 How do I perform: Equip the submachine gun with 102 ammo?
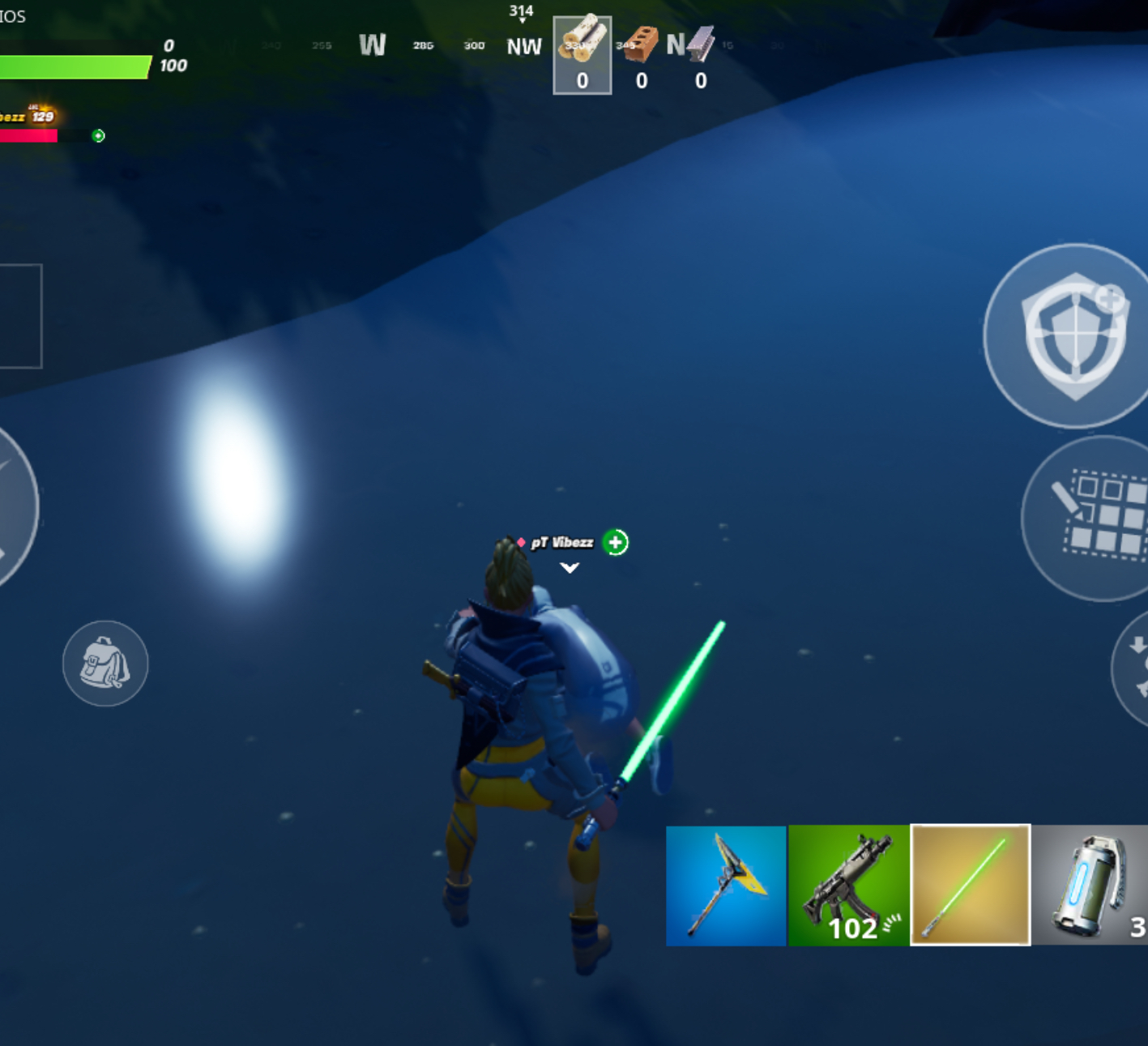coord(848,886)
